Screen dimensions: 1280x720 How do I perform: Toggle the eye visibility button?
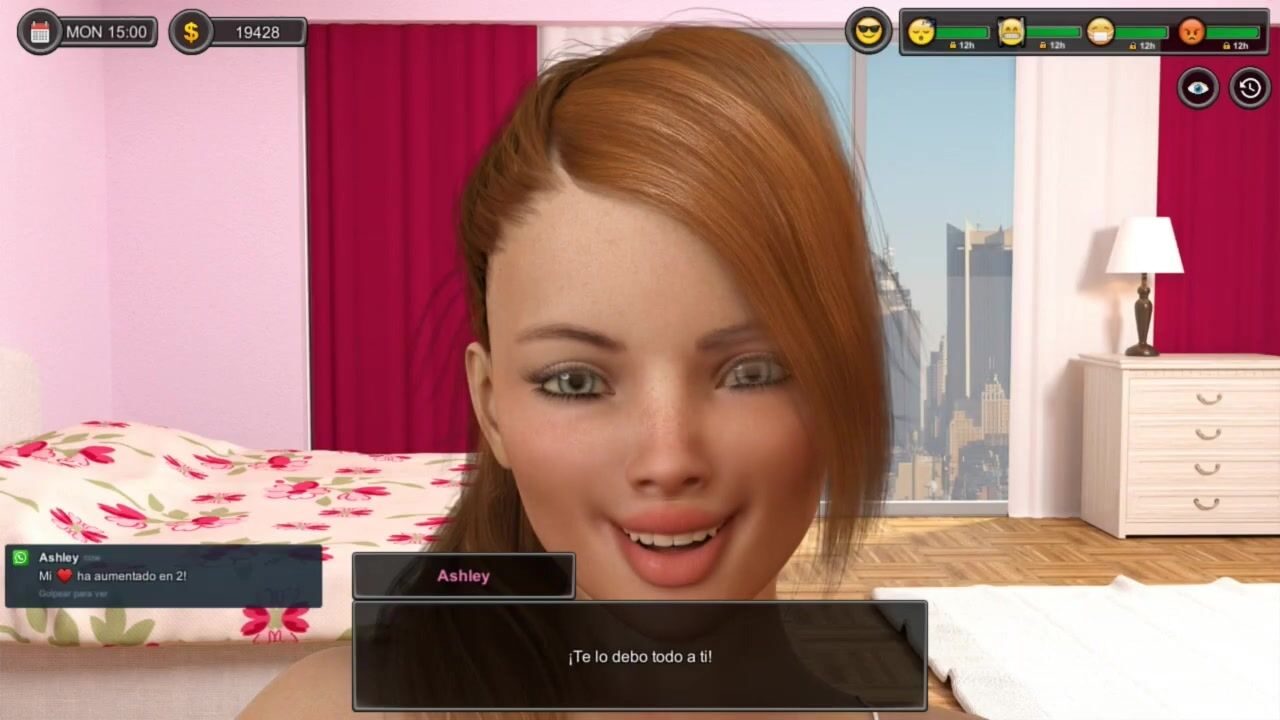[x=1197, y=88]
